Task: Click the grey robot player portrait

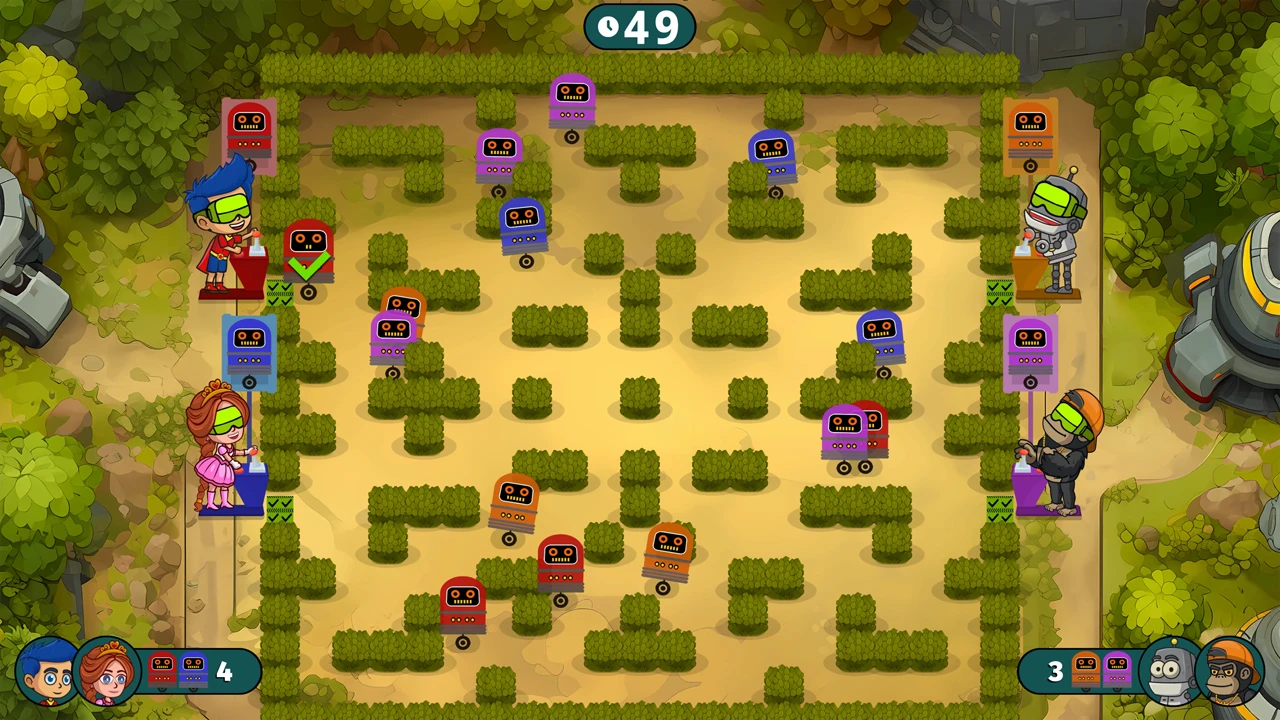Action: pos(1170,672)
